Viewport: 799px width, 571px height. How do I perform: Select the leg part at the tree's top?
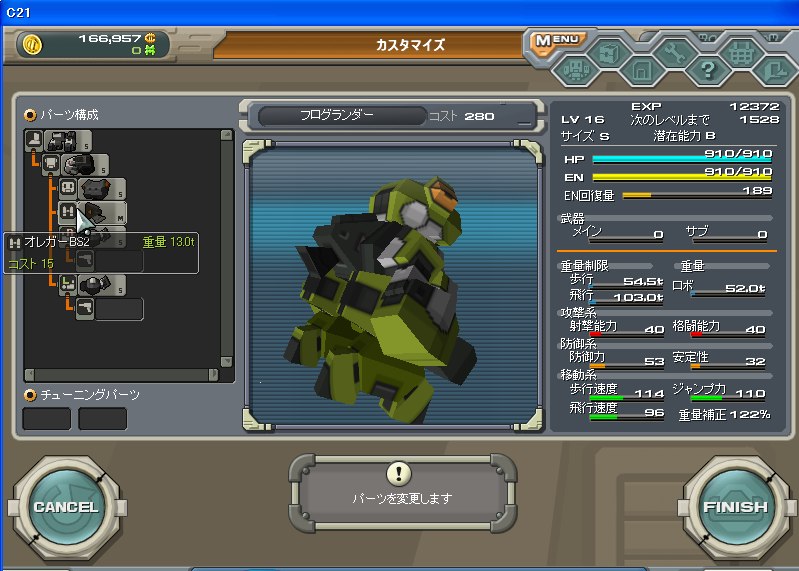click(58, 140)
